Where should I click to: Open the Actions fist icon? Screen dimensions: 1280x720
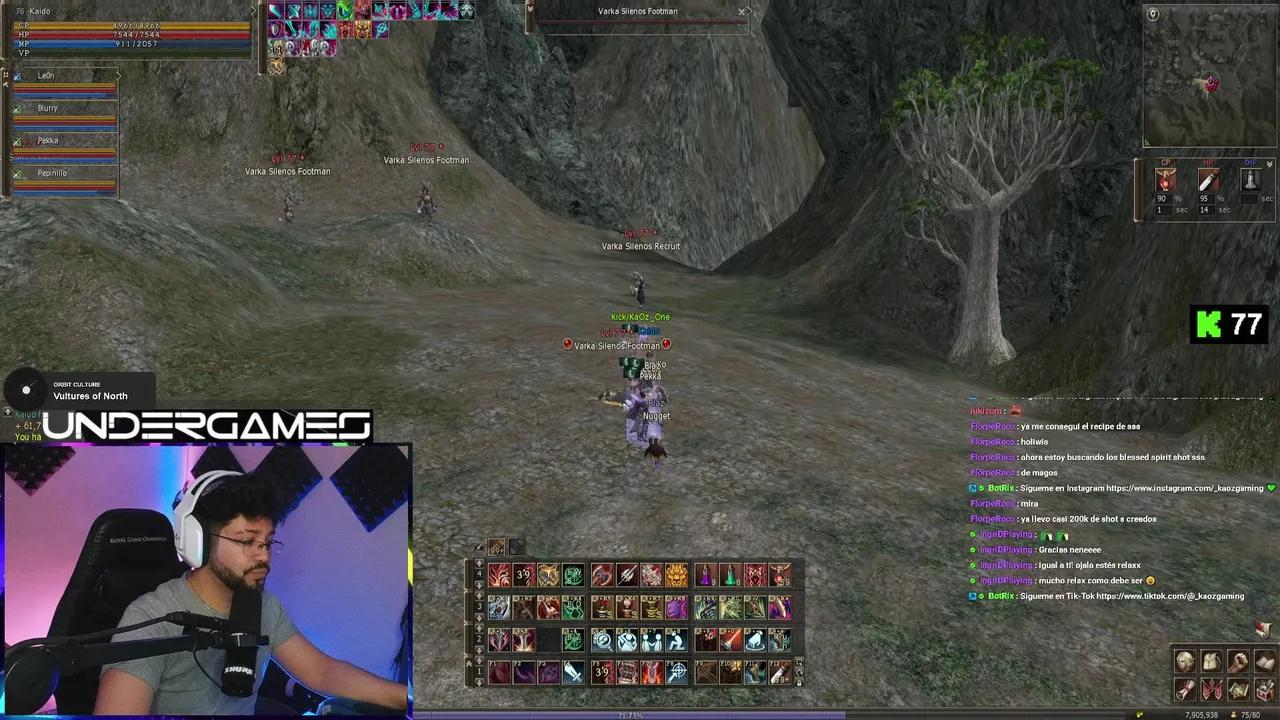coord(1237,661)
